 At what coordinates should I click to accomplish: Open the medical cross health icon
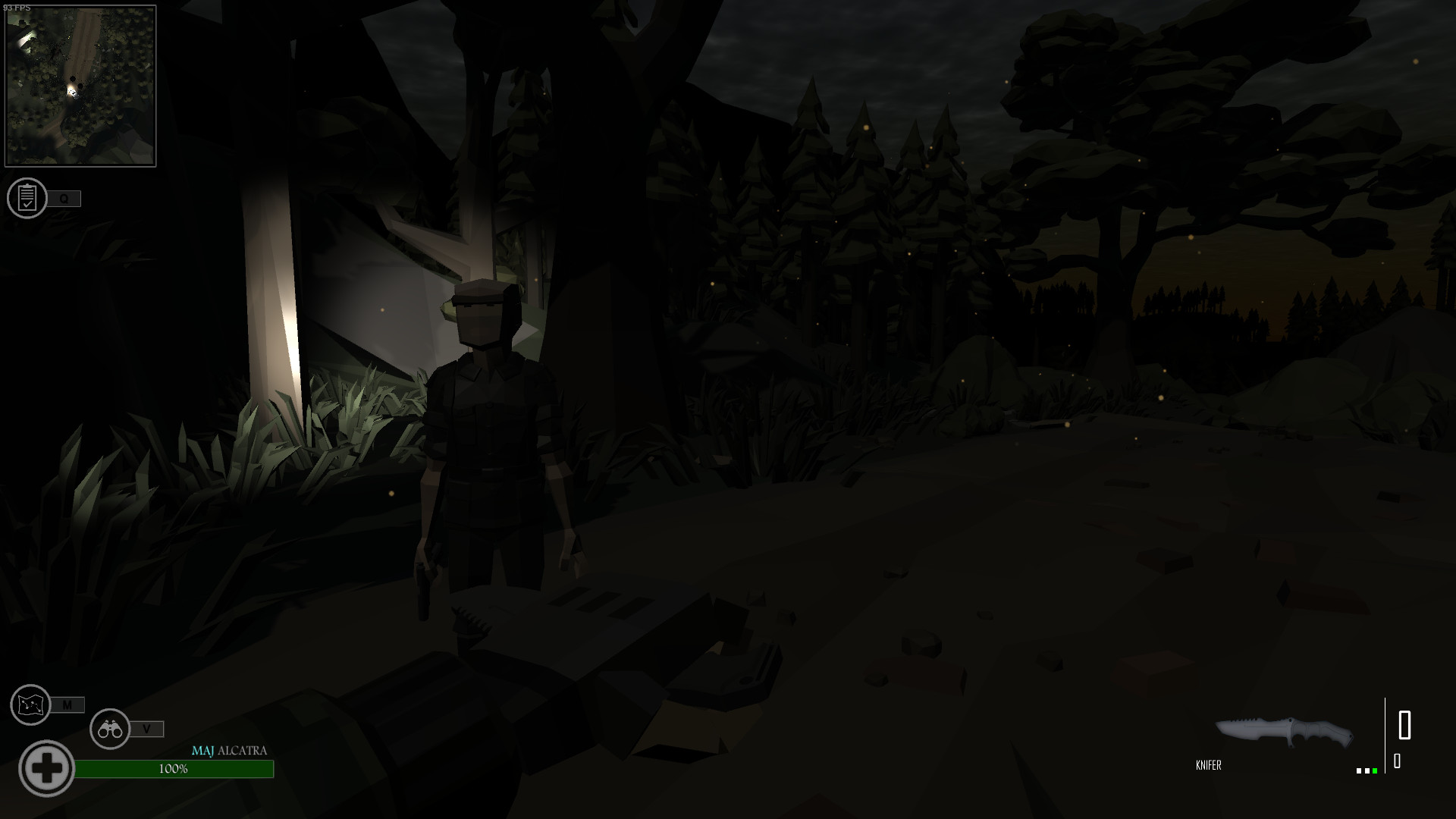point(47,767)
